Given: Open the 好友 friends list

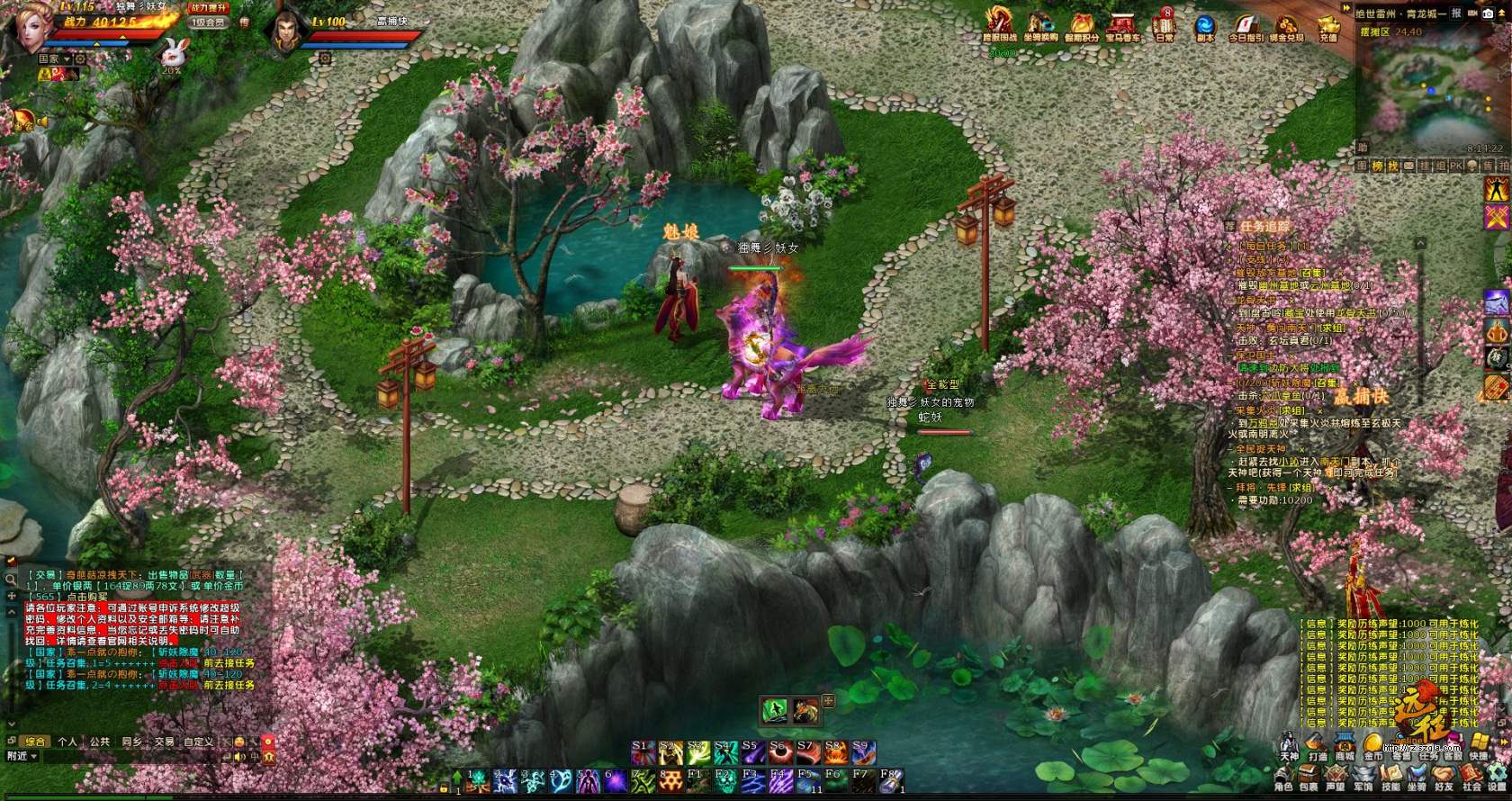Looking at the screenshot, I should click(1444, 778).
